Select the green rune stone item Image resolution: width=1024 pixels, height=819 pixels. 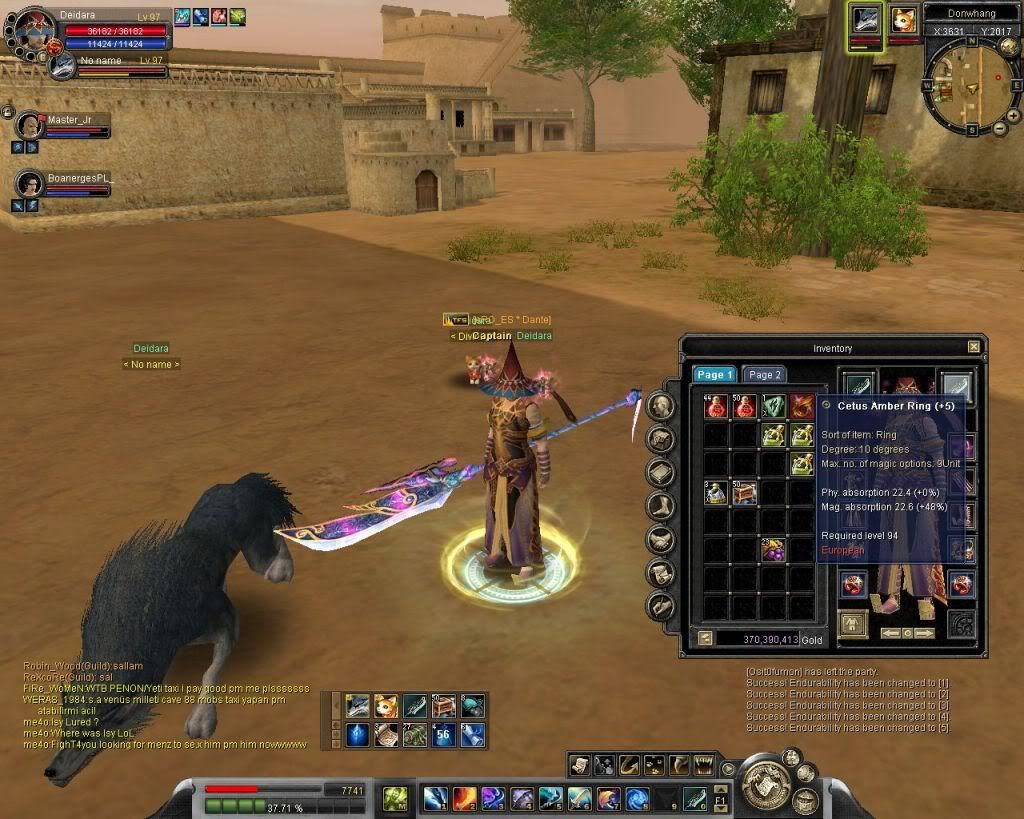tap(773, 406)
